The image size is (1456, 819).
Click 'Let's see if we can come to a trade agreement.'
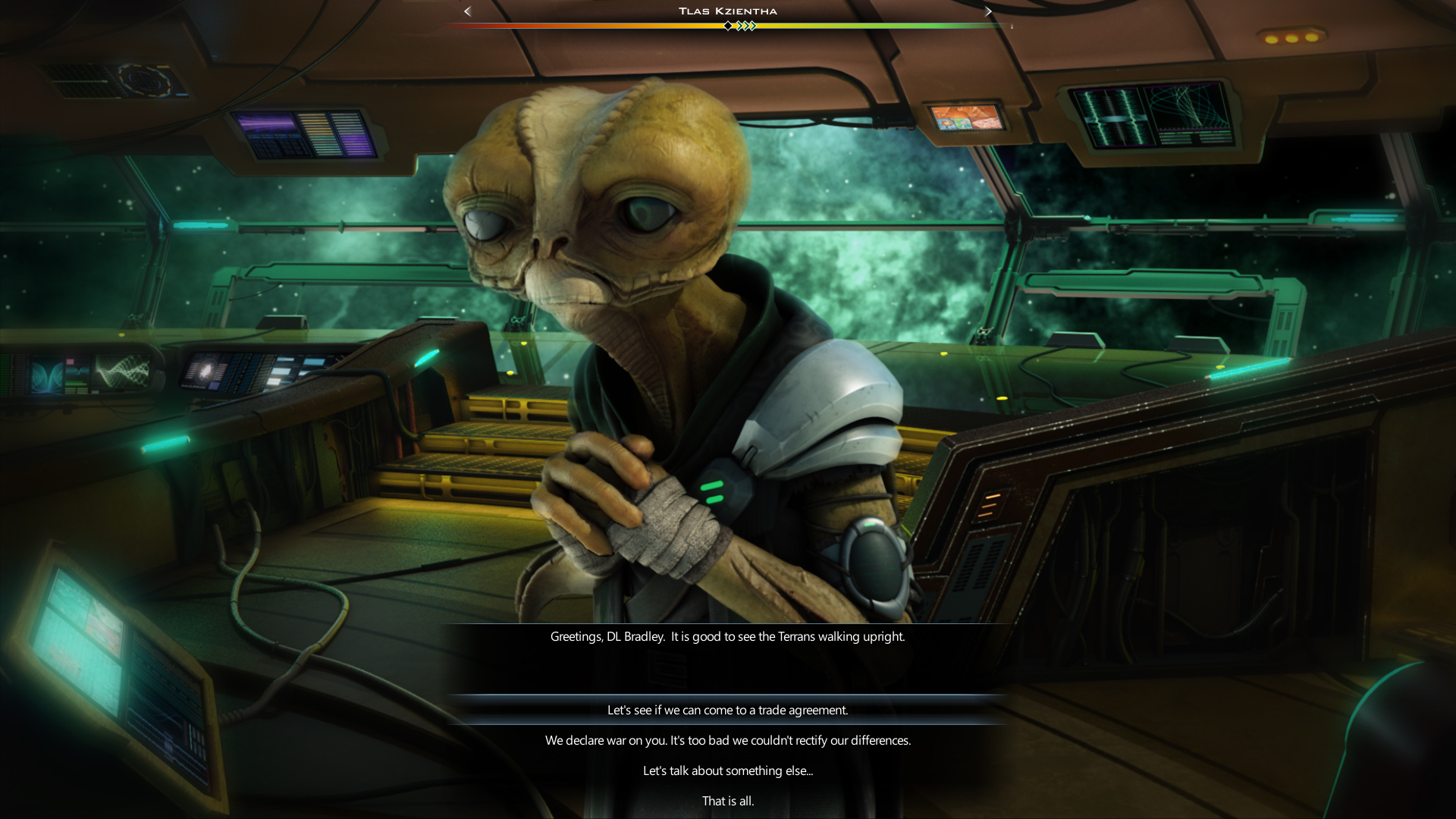[728, 711]
